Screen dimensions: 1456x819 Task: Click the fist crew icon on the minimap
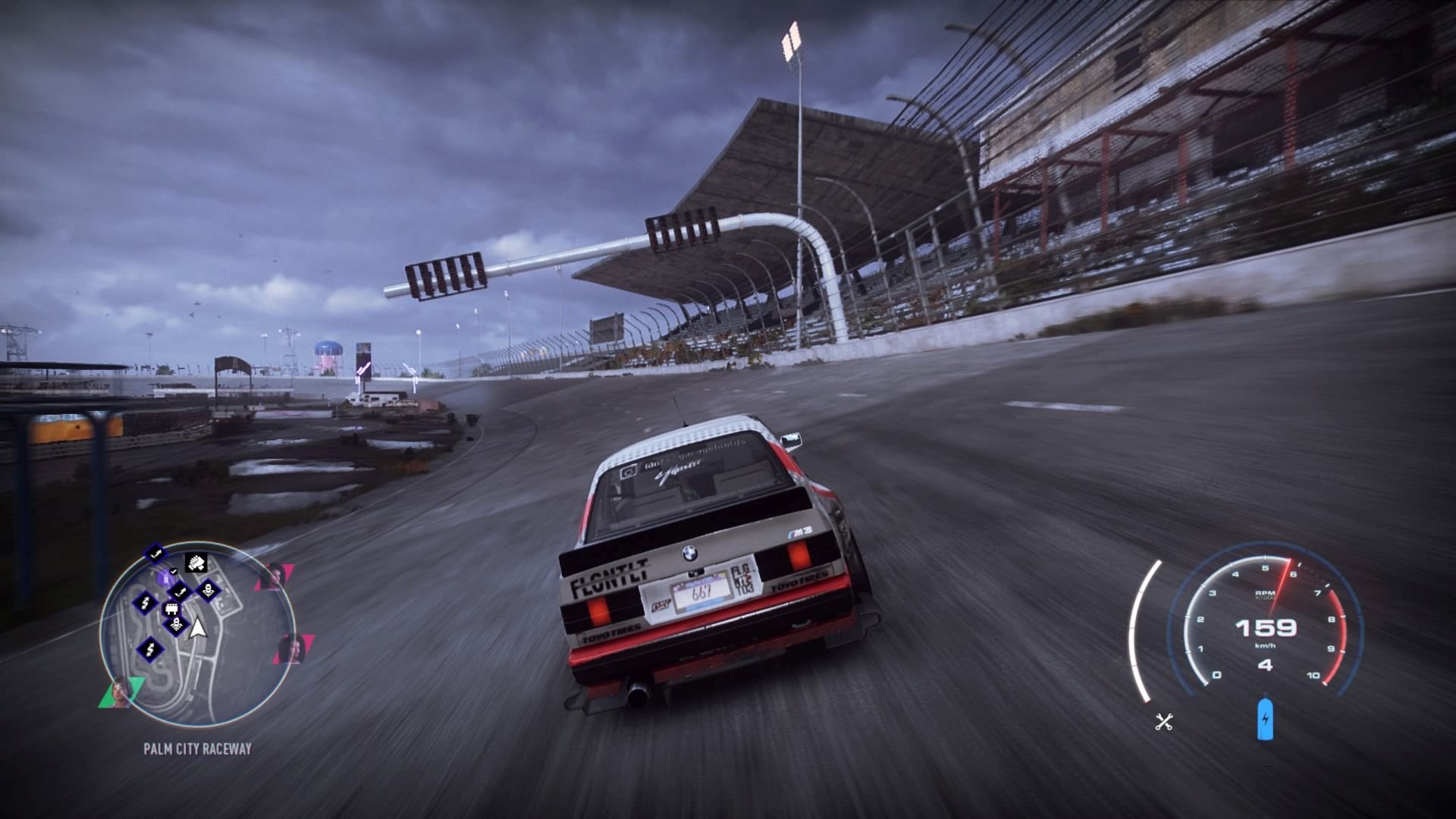(194, 563)
